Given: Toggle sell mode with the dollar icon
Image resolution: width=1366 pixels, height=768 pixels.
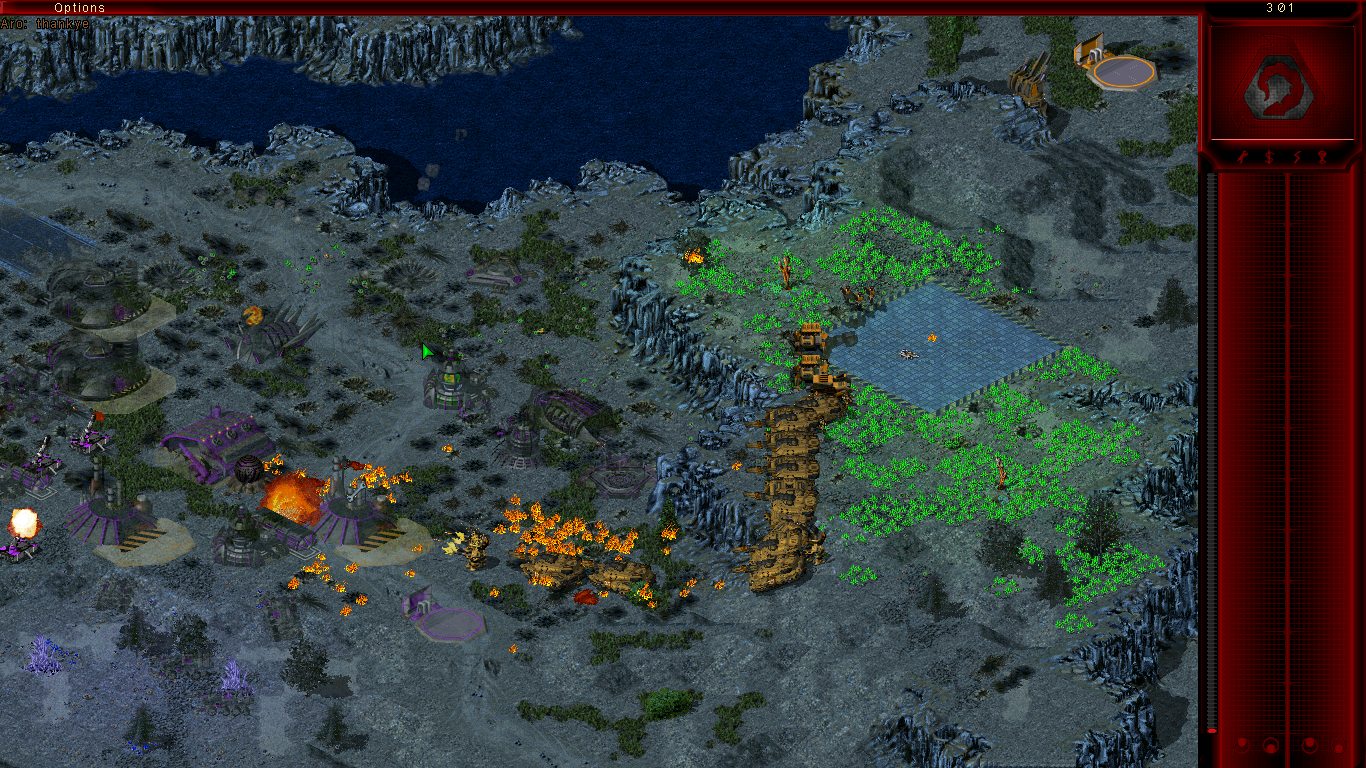Looking at the screenshot, I should point(1269,157).
